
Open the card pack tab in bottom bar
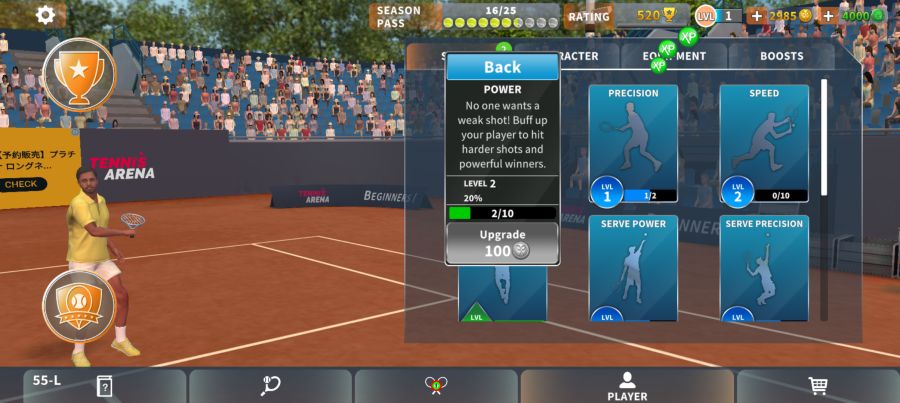[x=104, y=386]
